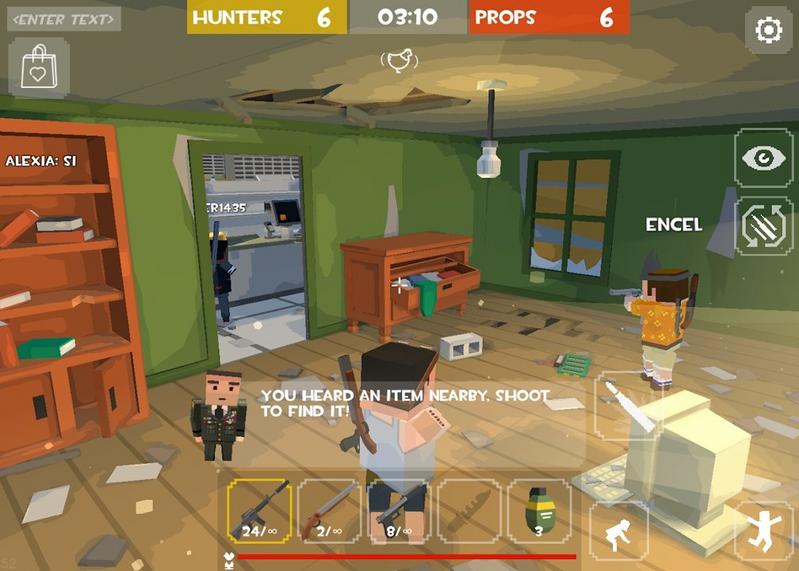Click the Enter Text chat field

click(x=66, y=18)
